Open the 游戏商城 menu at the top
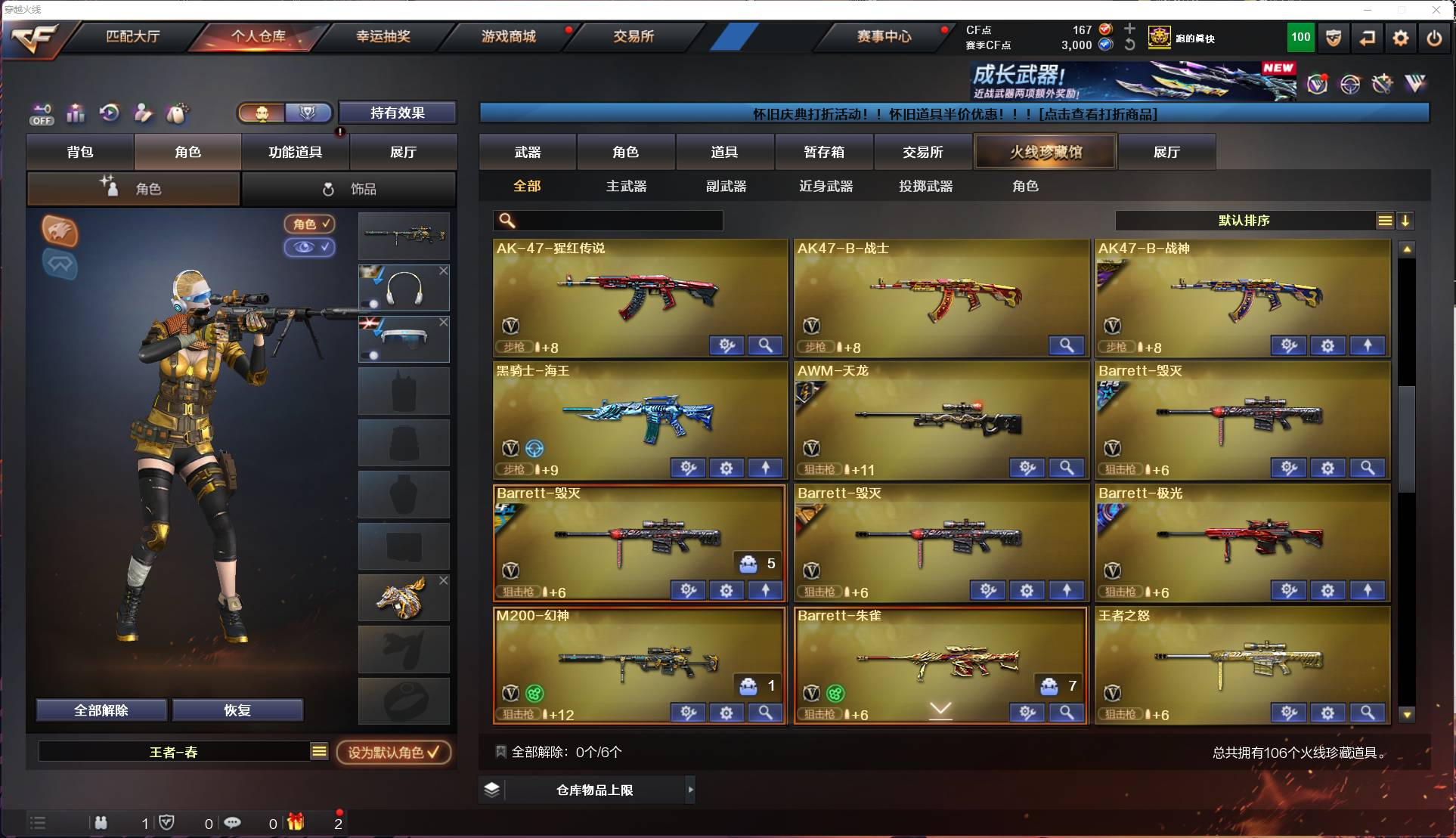 pos(507,36)
